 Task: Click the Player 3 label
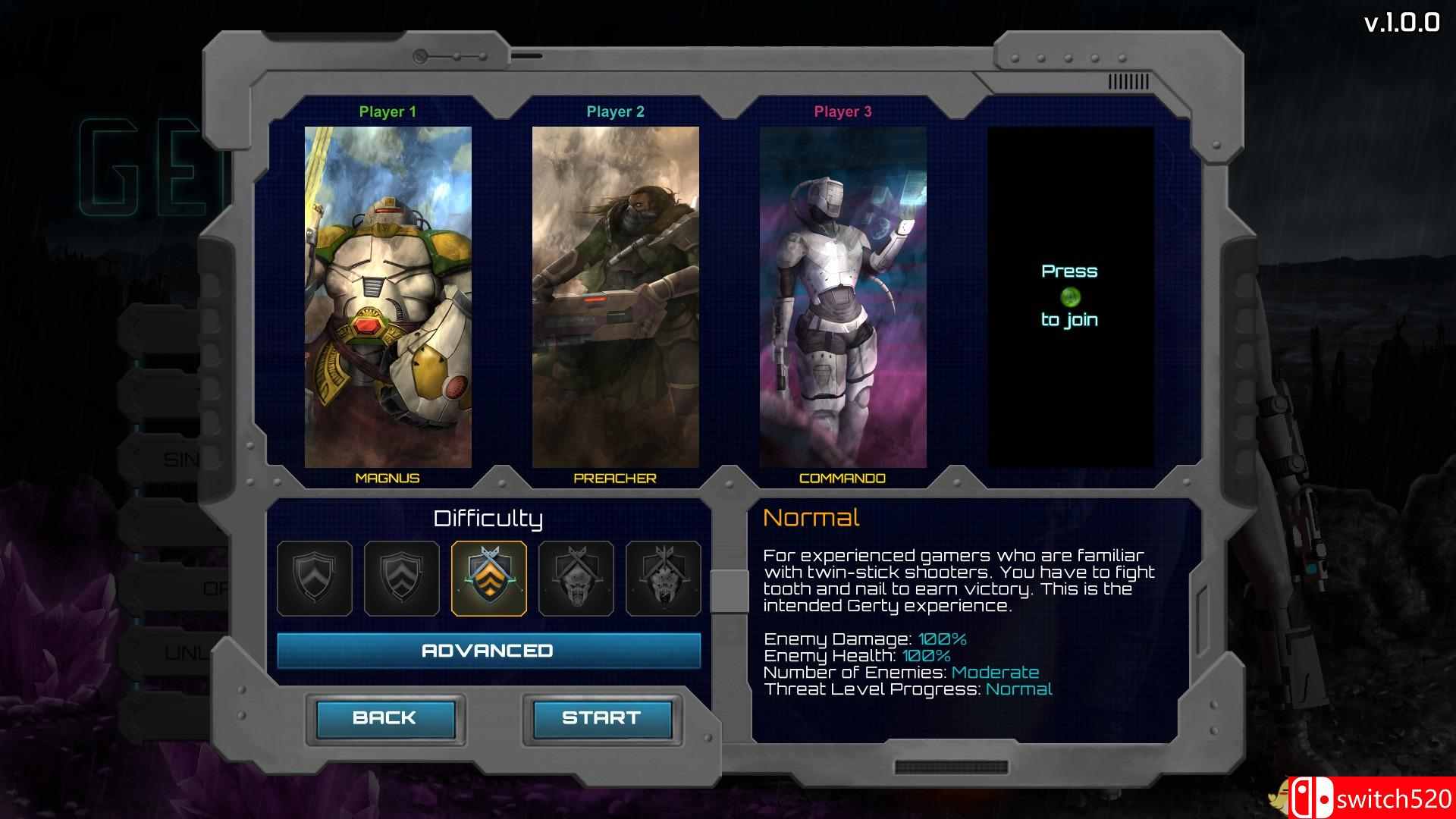[x=842, y=111]
